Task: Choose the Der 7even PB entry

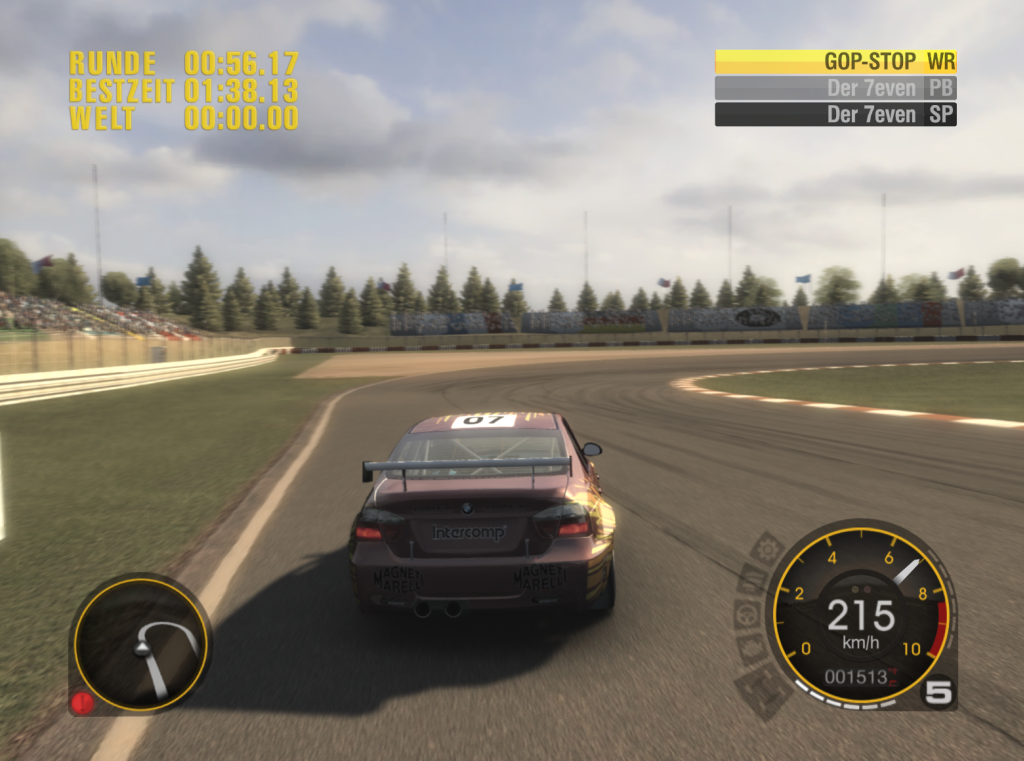Action: pos(836,88)
